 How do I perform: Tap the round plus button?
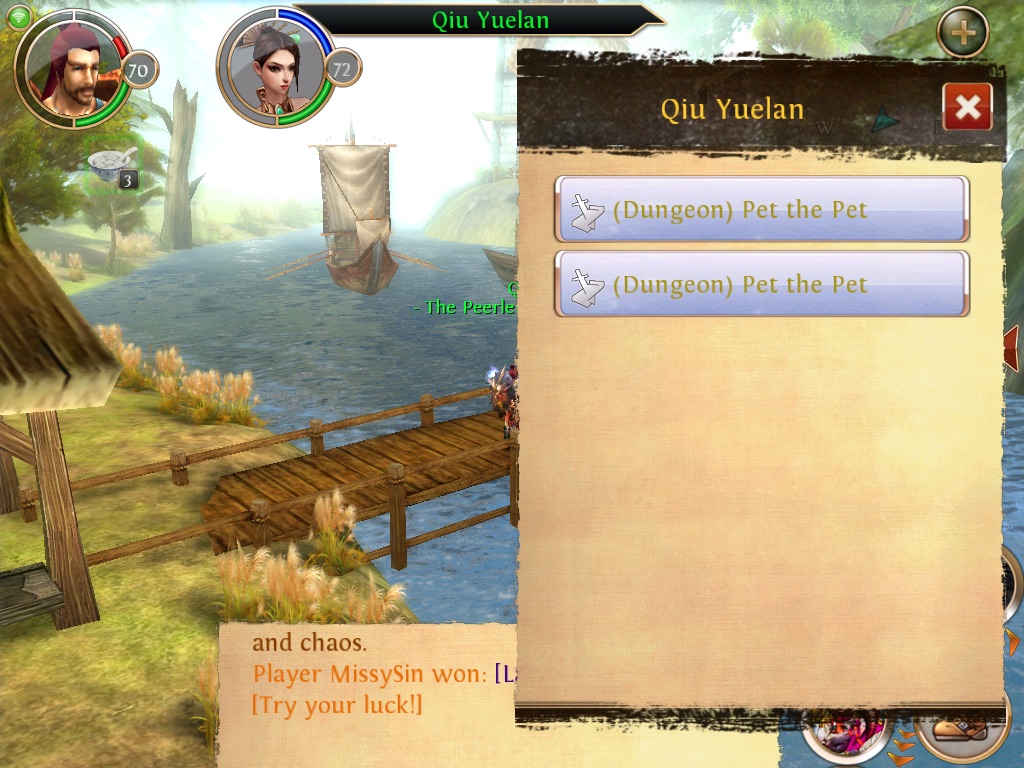[962, 33]
